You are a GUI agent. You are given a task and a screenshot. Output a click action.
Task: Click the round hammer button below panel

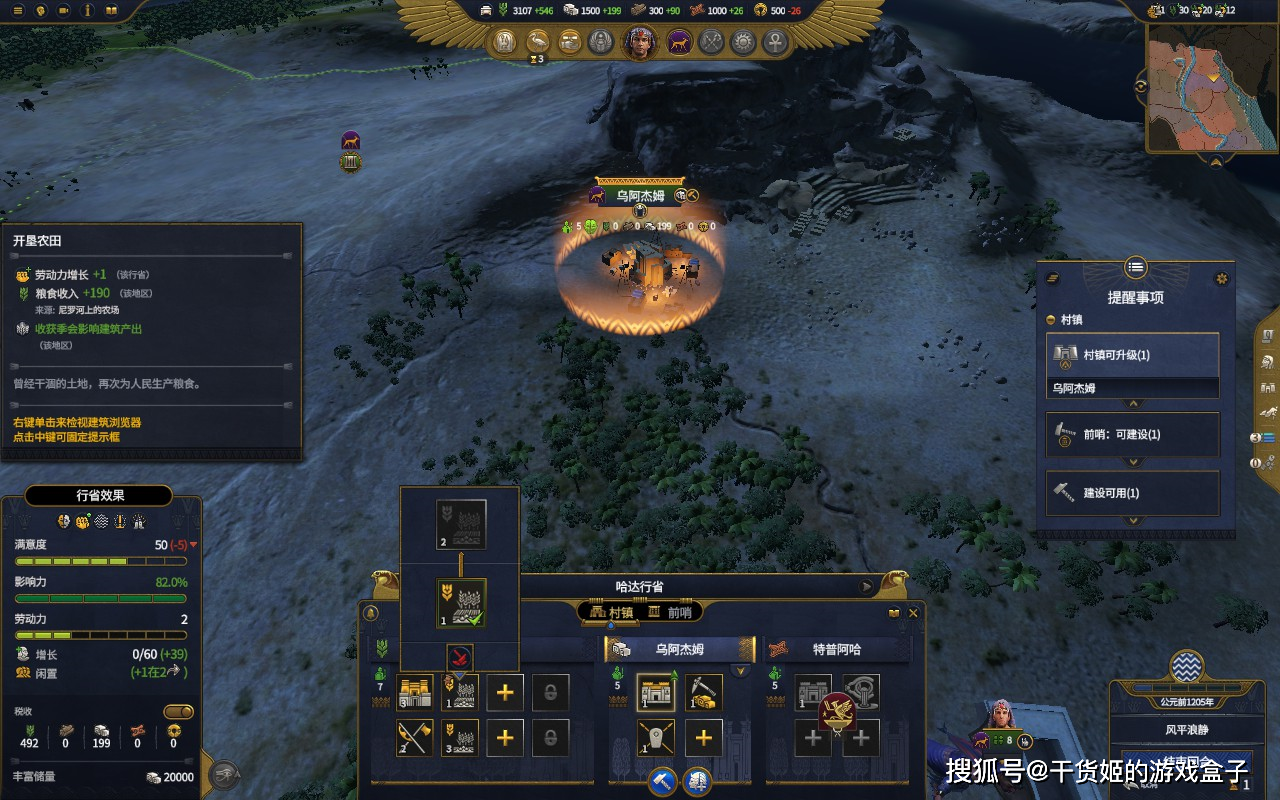point(662,781)
